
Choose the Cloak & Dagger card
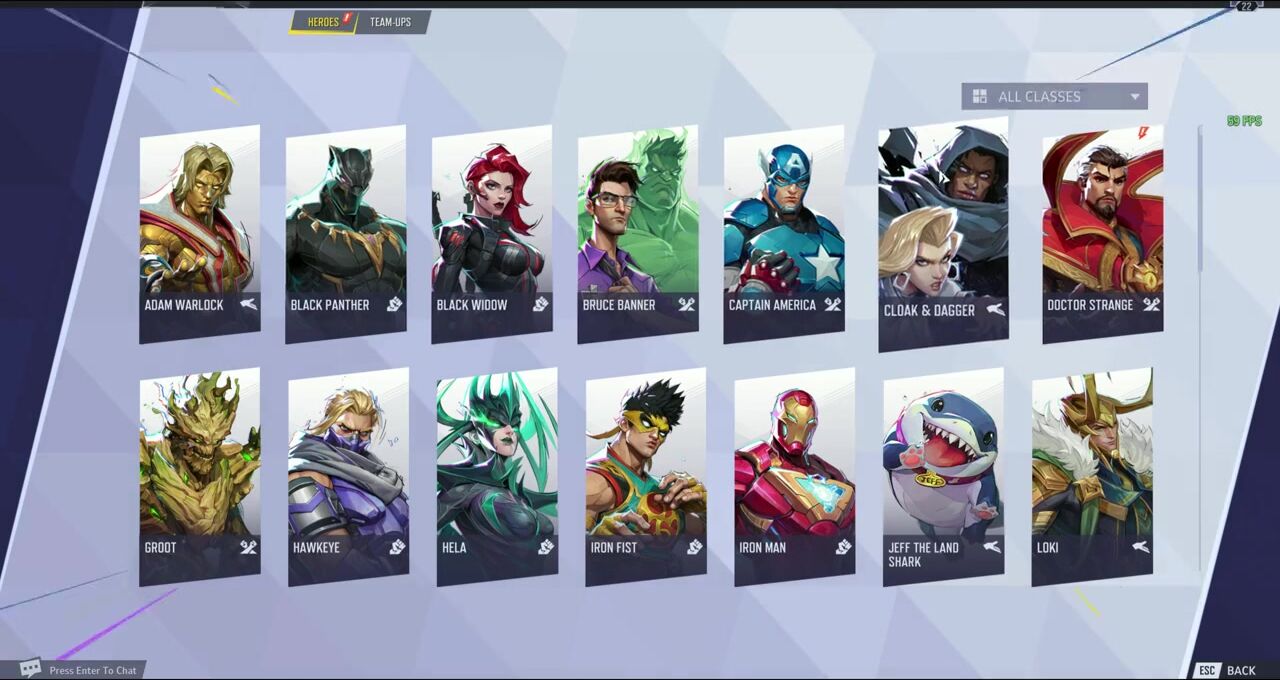click(x=943, y=235)
